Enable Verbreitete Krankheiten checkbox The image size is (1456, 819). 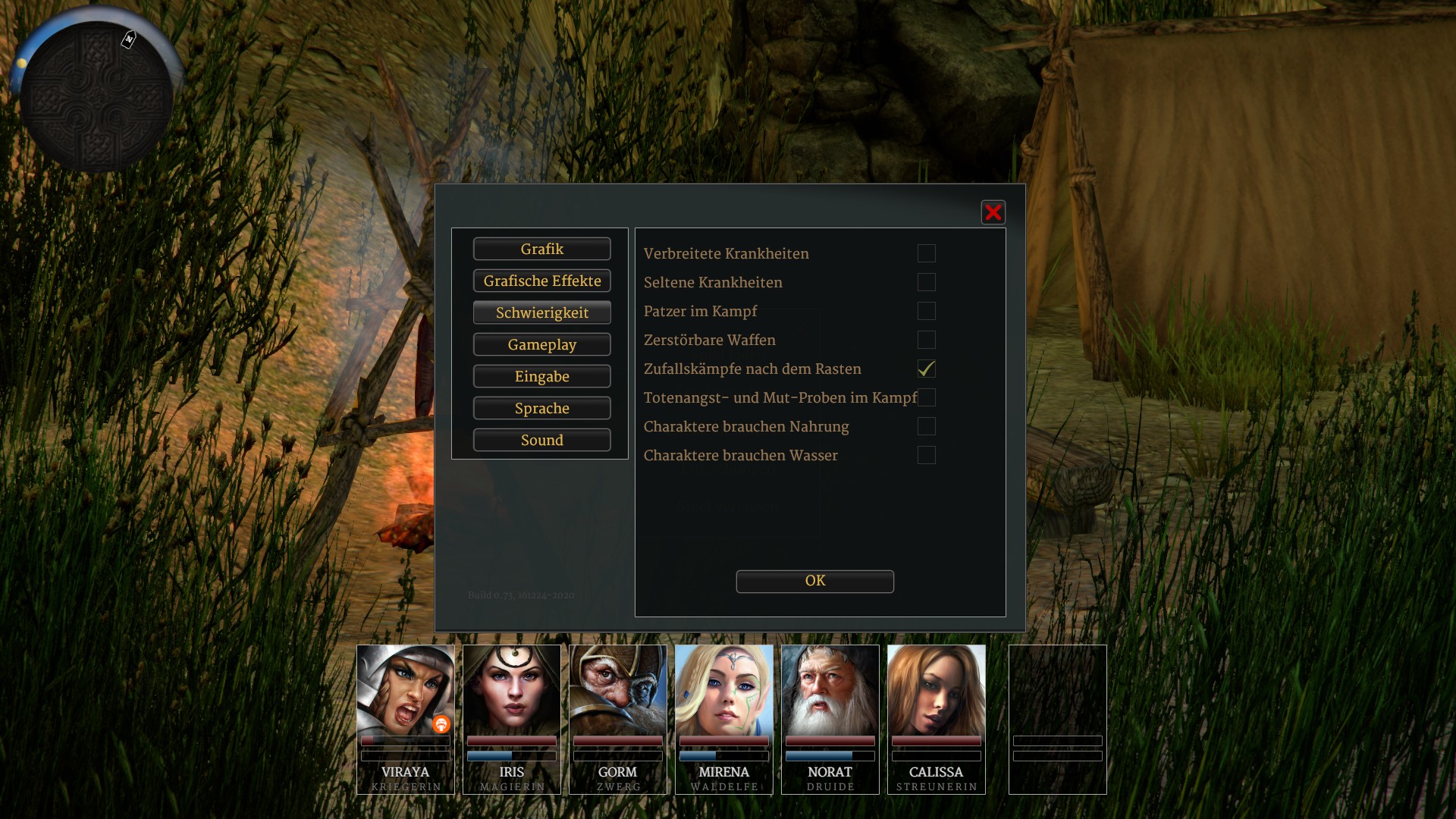coord(926,253)
